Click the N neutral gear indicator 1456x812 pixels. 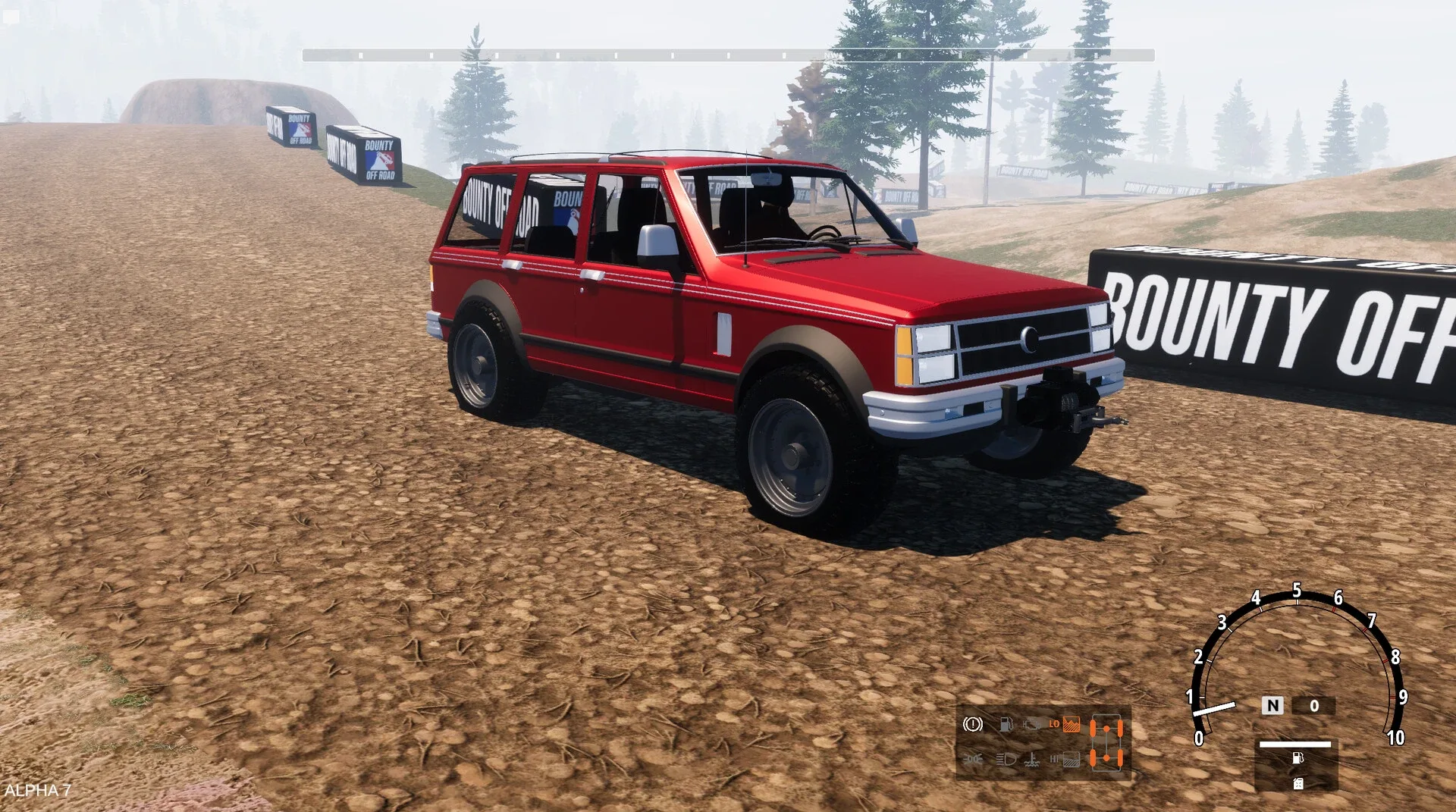tap(1272, 706)
